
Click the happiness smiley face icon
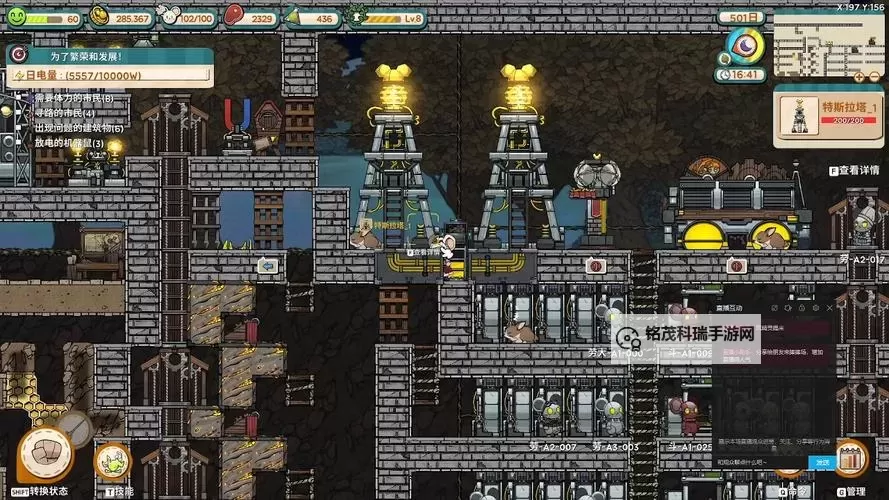point(16,17)
